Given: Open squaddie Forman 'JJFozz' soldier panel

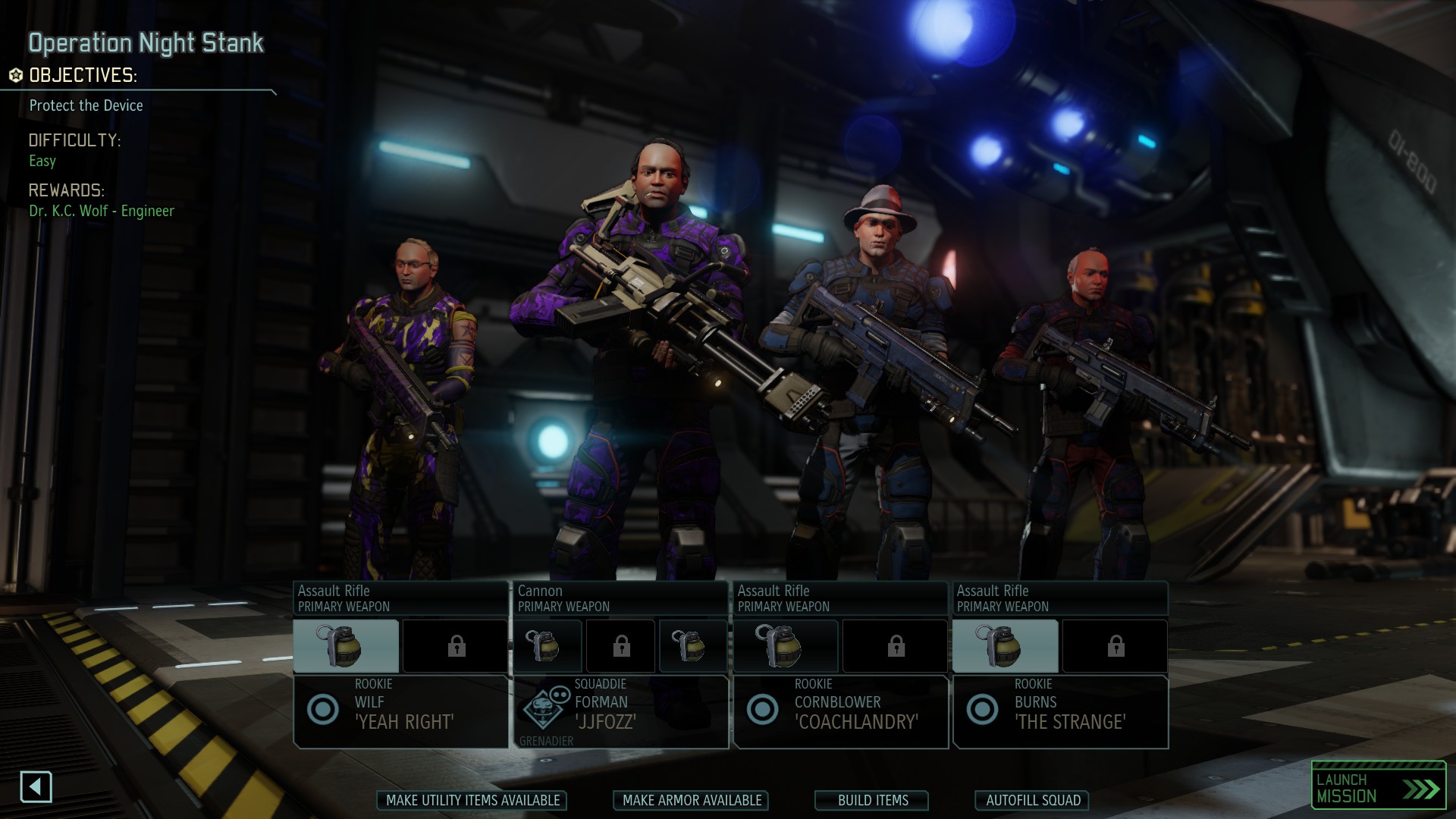Looking at the screenshot, I should point(621,711).
